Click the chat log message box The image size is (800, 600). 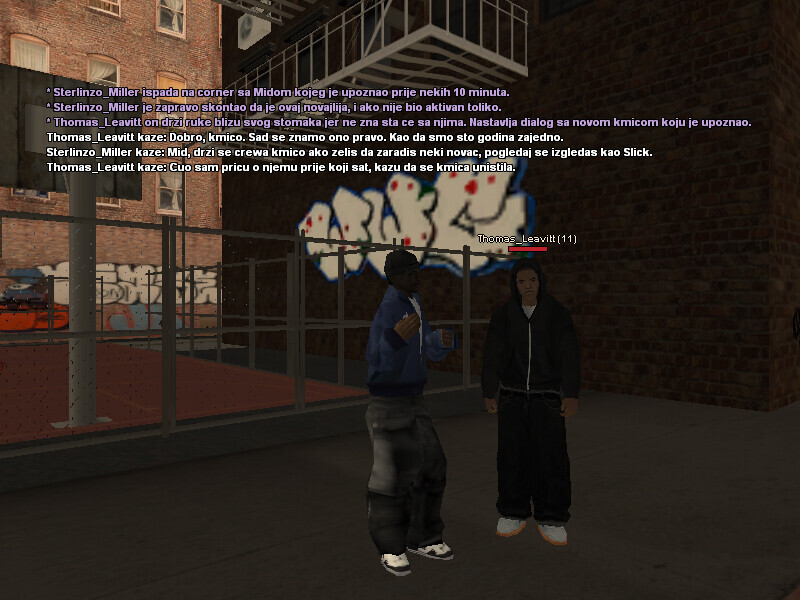coord(398,129)
